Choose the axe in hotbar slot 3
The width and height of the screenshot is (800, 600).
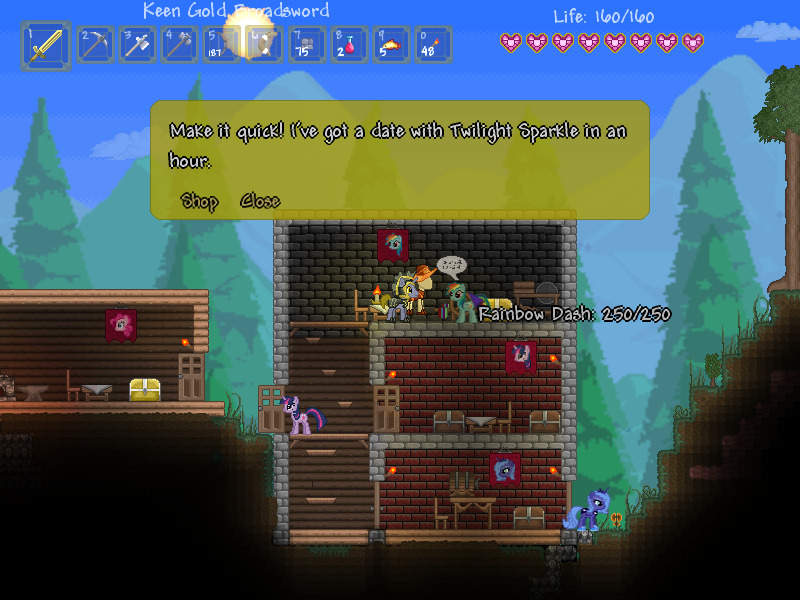[138, 45]
